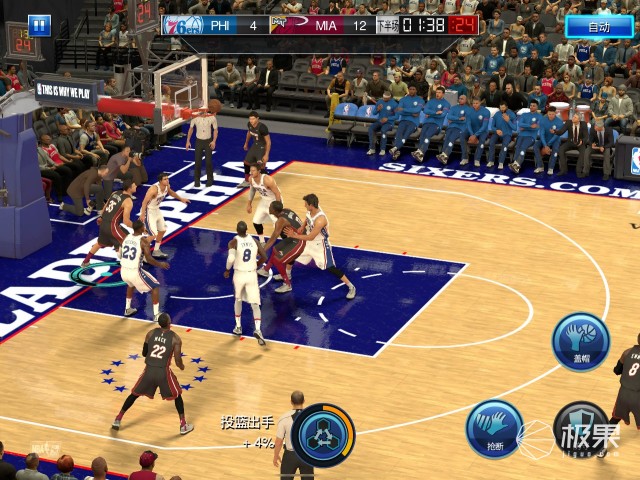Pause the game with the pause button
Viewport: 640px width, 480px height.
click(x=39, y=25)
